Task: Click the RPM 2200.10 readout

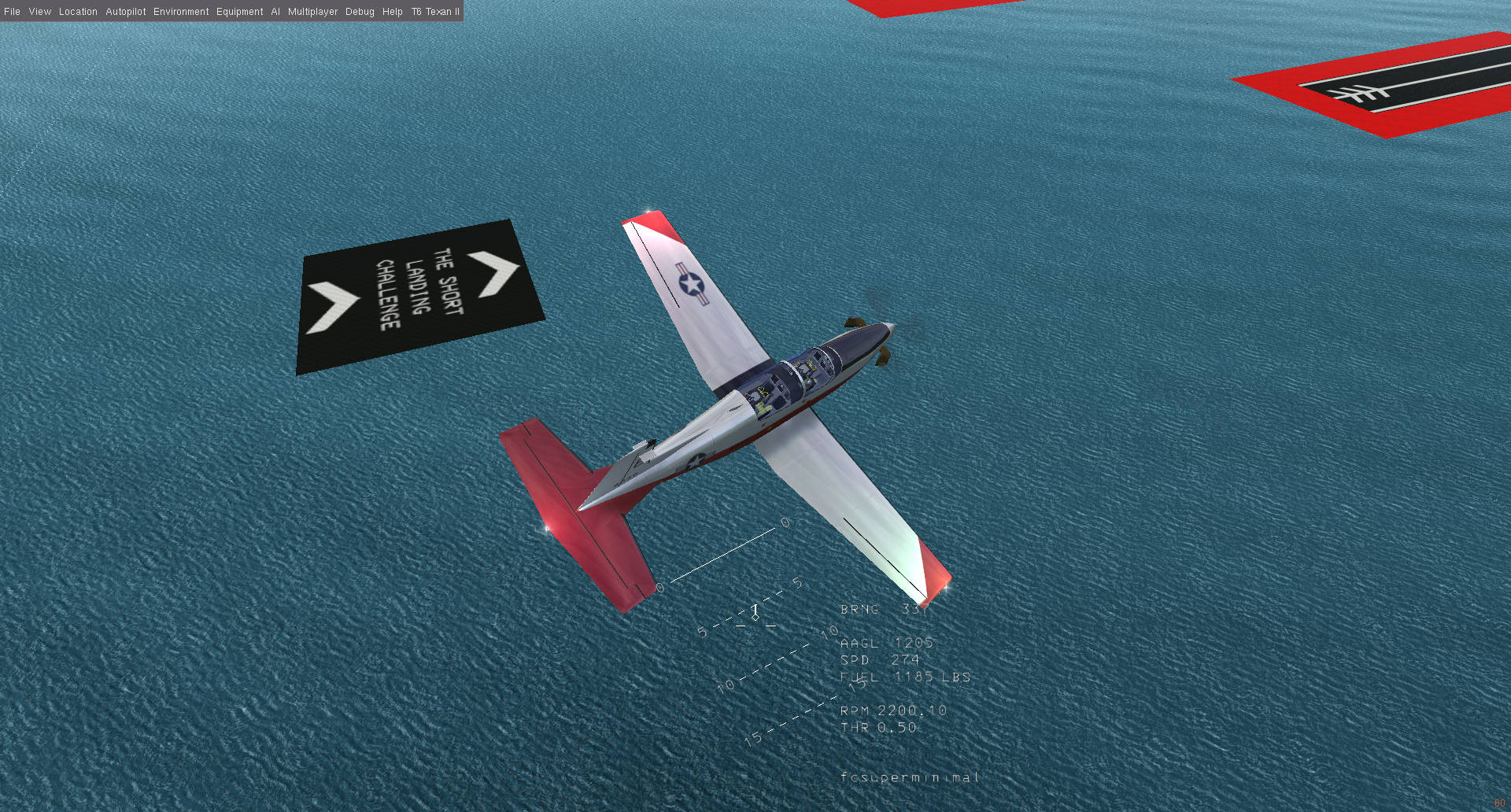Action: click(x=893, y=710)
